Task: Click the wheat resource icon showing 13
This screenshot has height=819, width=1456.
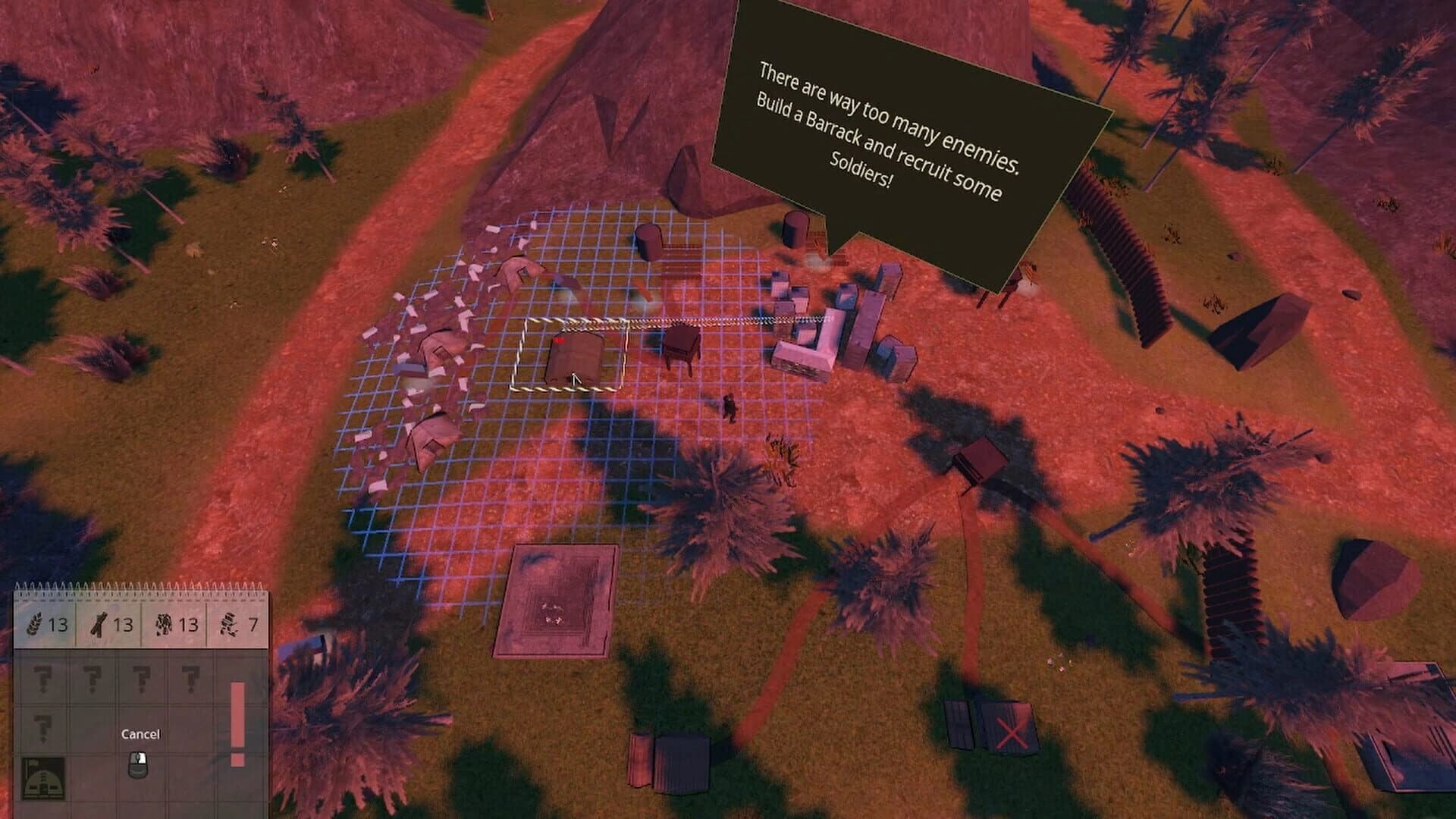Action: point(33,626)
